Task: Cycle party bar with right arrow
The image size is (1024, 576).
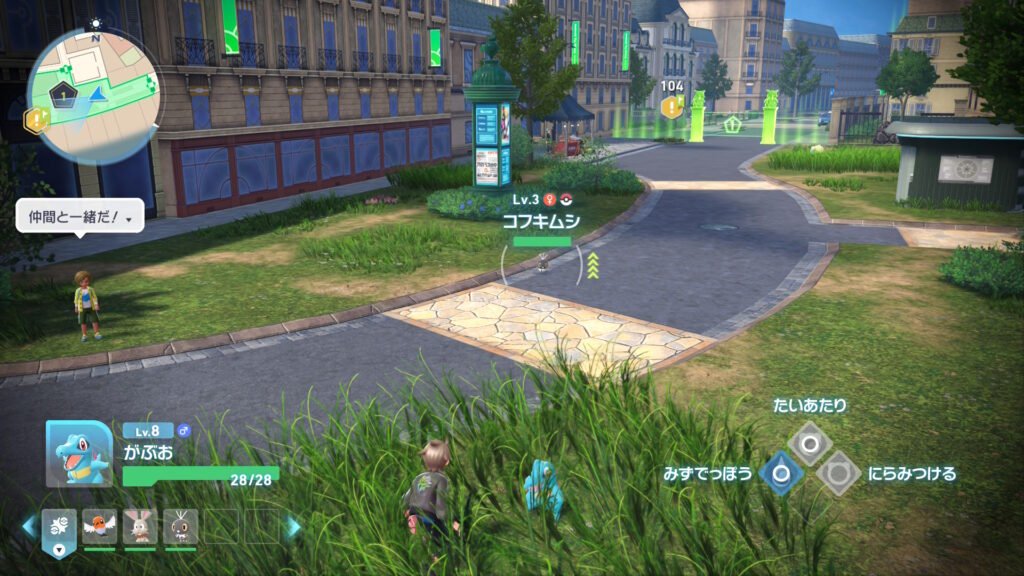Action: [x=293, y=526]
